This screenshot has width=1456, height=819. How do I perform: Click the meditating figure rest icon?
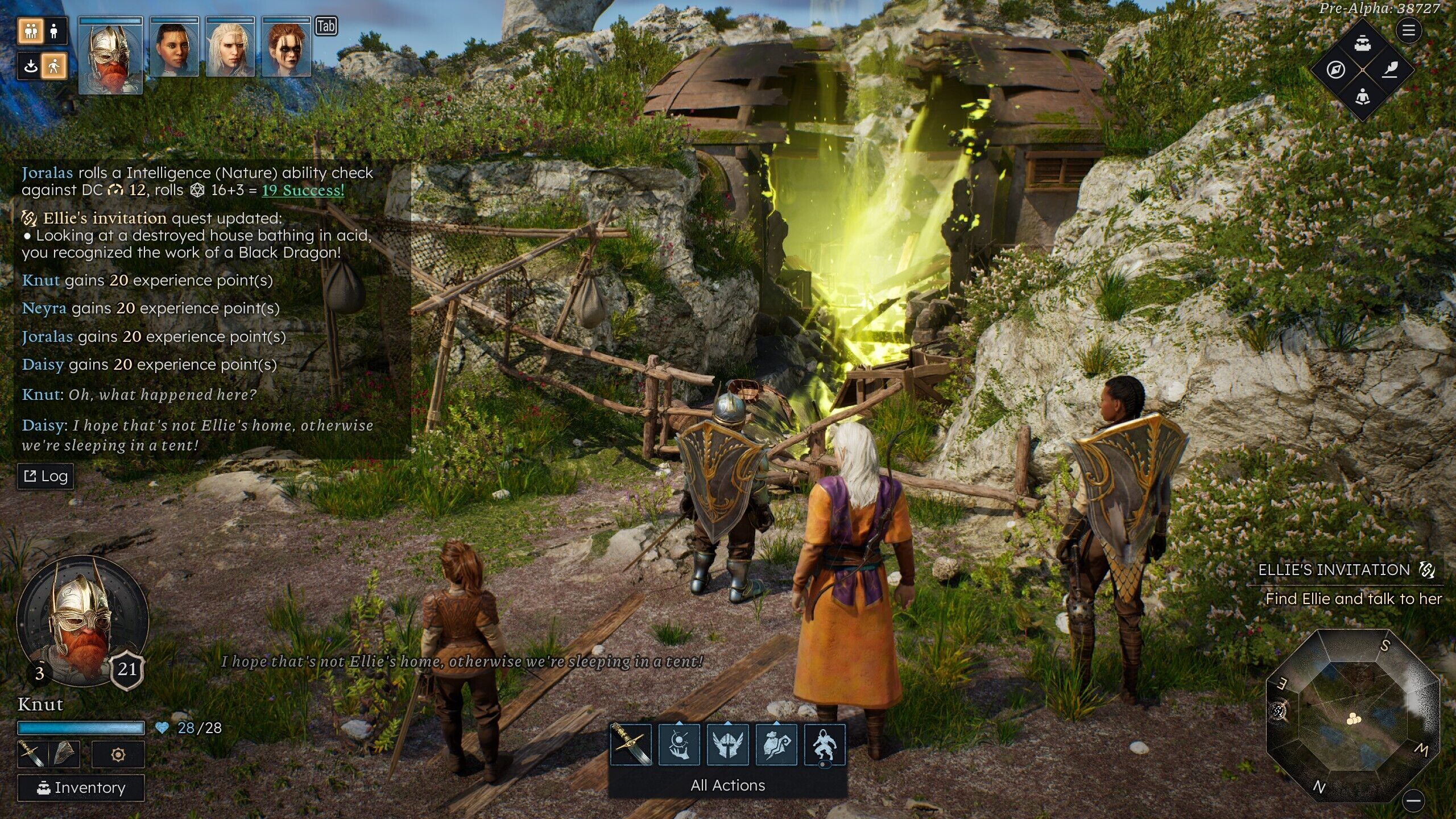[x=1362, y=97]
